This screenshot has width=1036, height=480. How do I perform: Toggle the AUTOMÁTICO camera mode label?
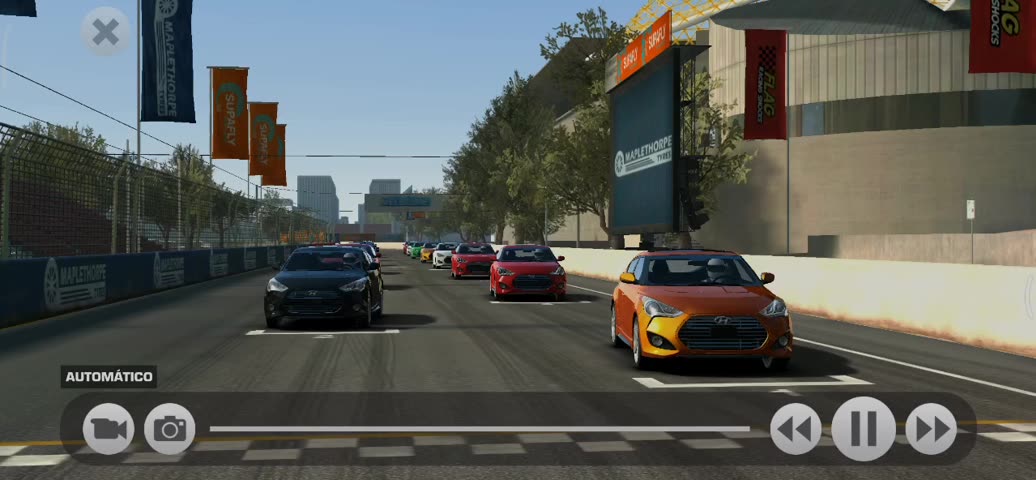click(109, 377)
